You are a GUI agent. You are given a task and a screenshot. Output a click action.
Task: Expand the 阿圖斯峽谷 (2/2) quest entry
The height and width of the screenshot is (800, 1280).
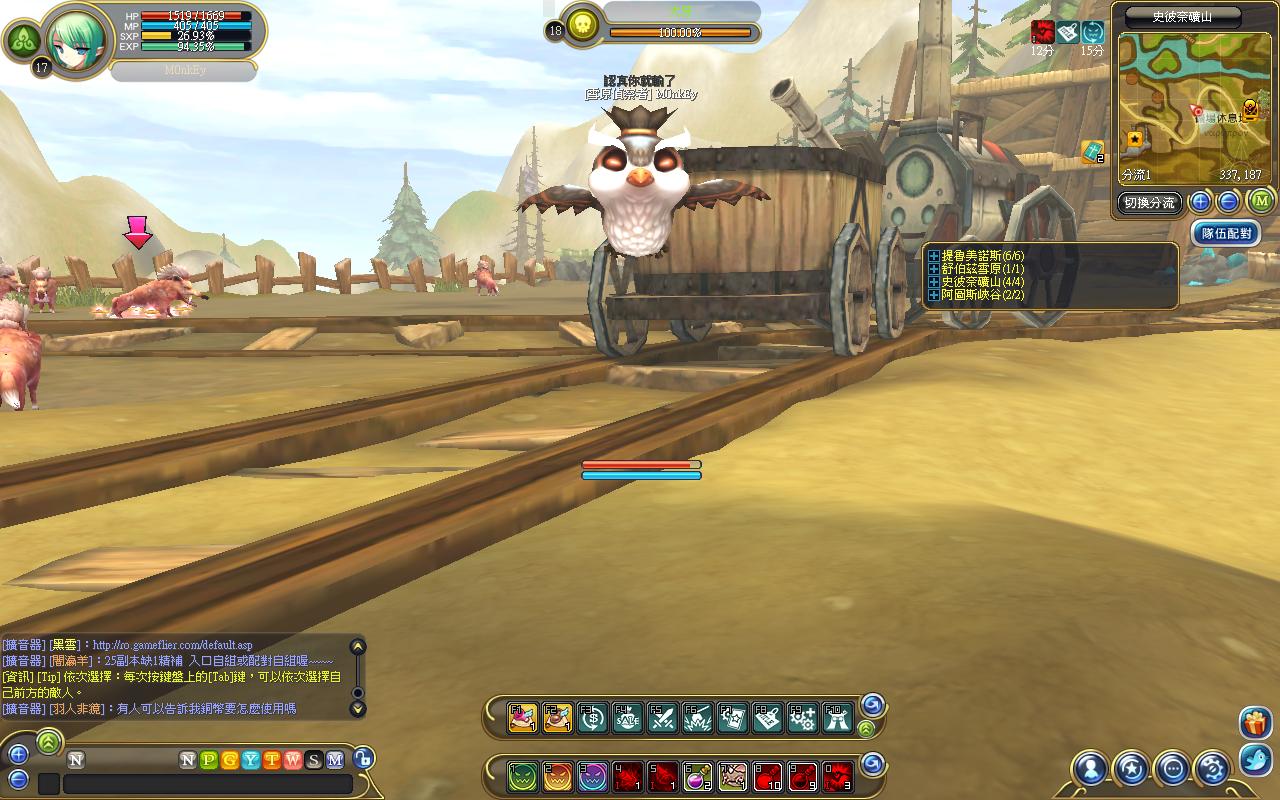coord(934,295)
